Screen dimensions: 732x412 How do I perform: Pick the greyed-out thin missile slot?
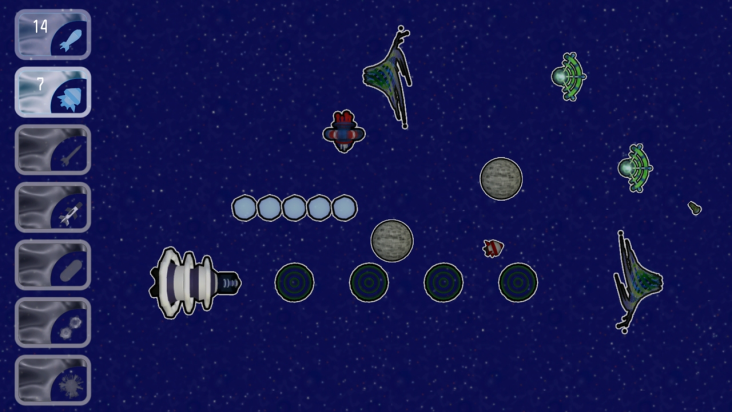53,150
